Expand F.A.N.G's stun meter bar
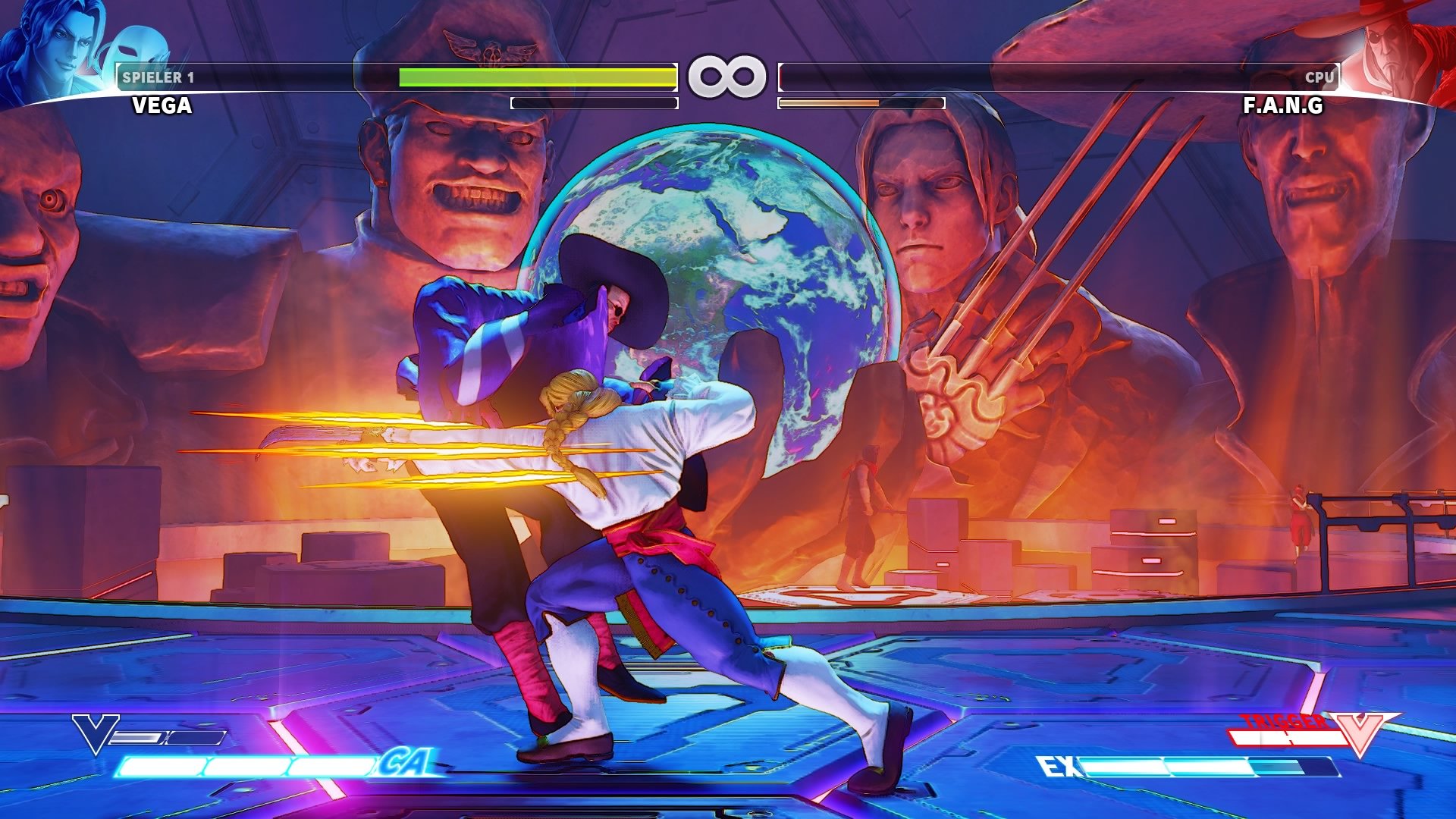Viewport: 1456px width, 819px height. (x=861, y=103)
